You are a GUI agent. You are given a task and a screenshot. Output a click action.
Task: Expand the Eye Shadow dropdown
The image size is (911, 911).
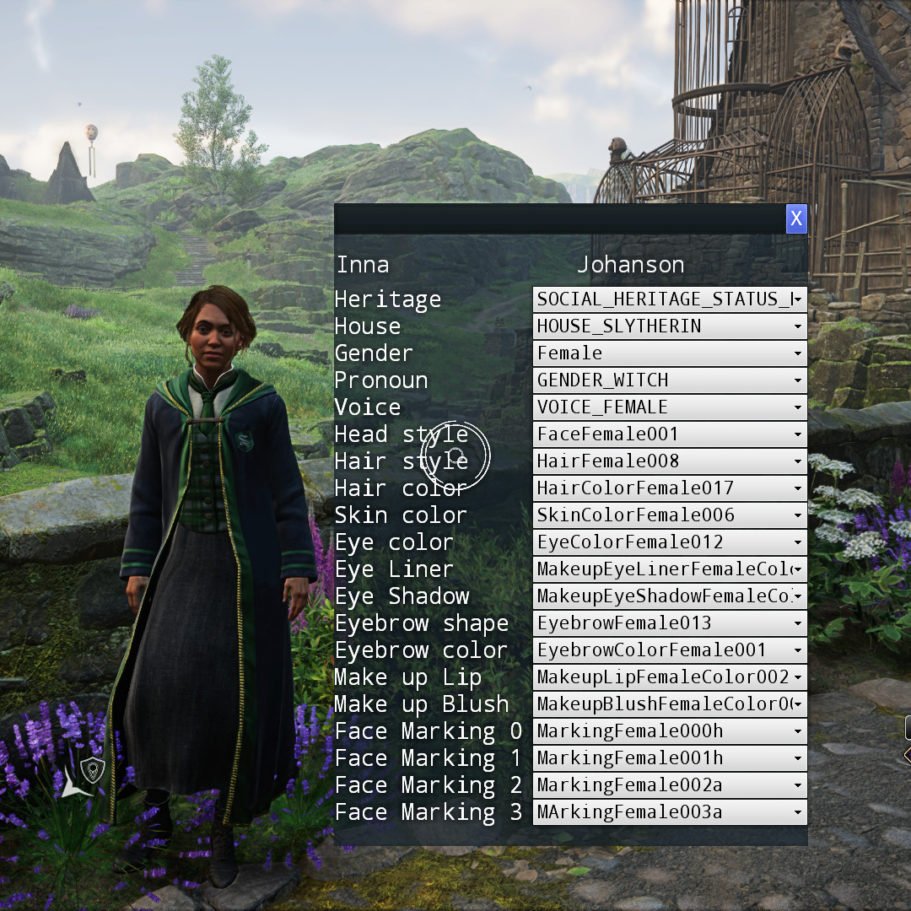click(669, 596)
